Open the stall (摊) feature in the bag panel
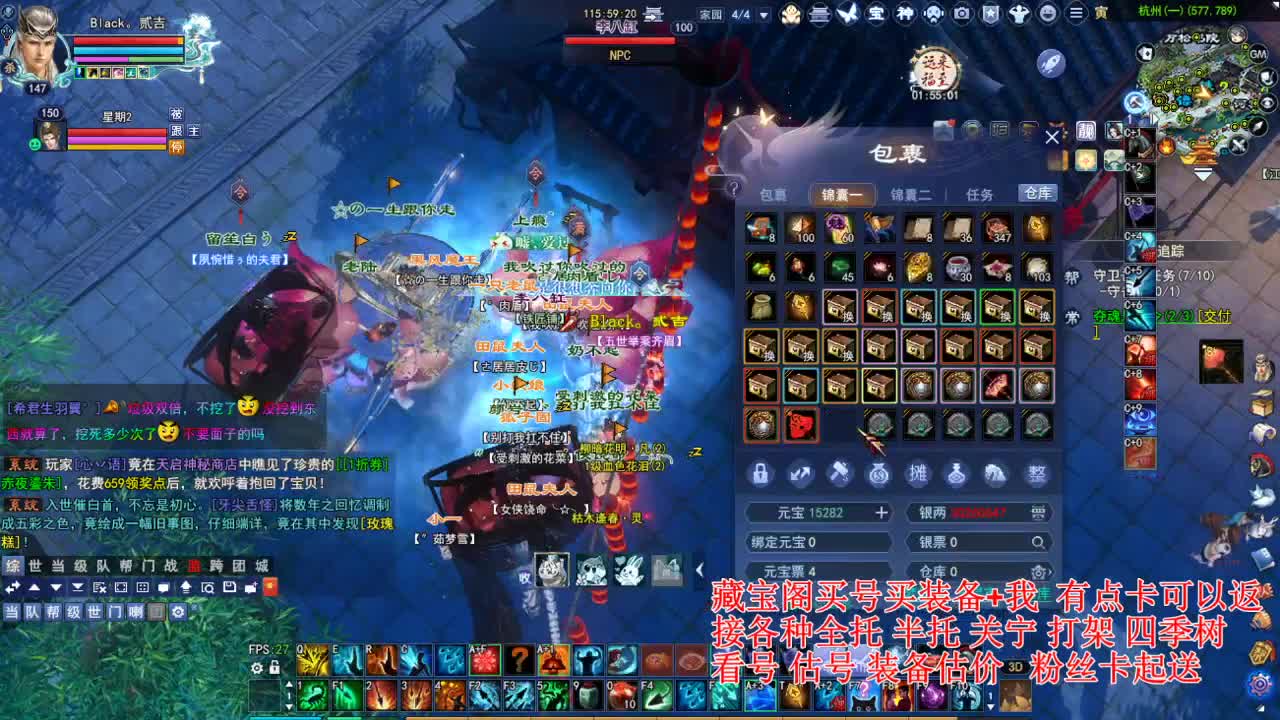Screen dimensions: 1280x720 coord(920,474)
